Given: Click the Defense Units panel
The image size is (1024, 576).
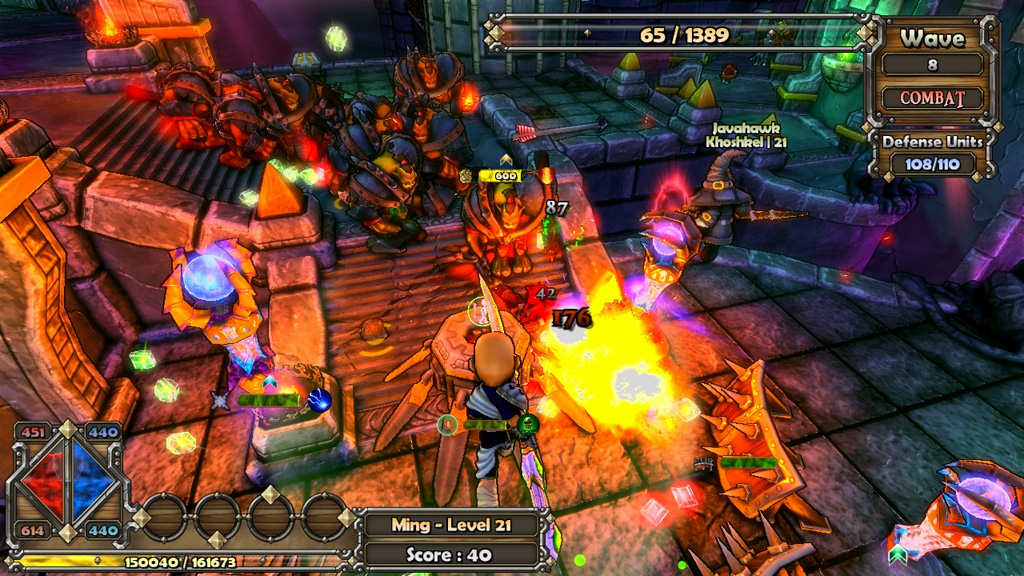Looking at the screenshot, I should [932, 152].
